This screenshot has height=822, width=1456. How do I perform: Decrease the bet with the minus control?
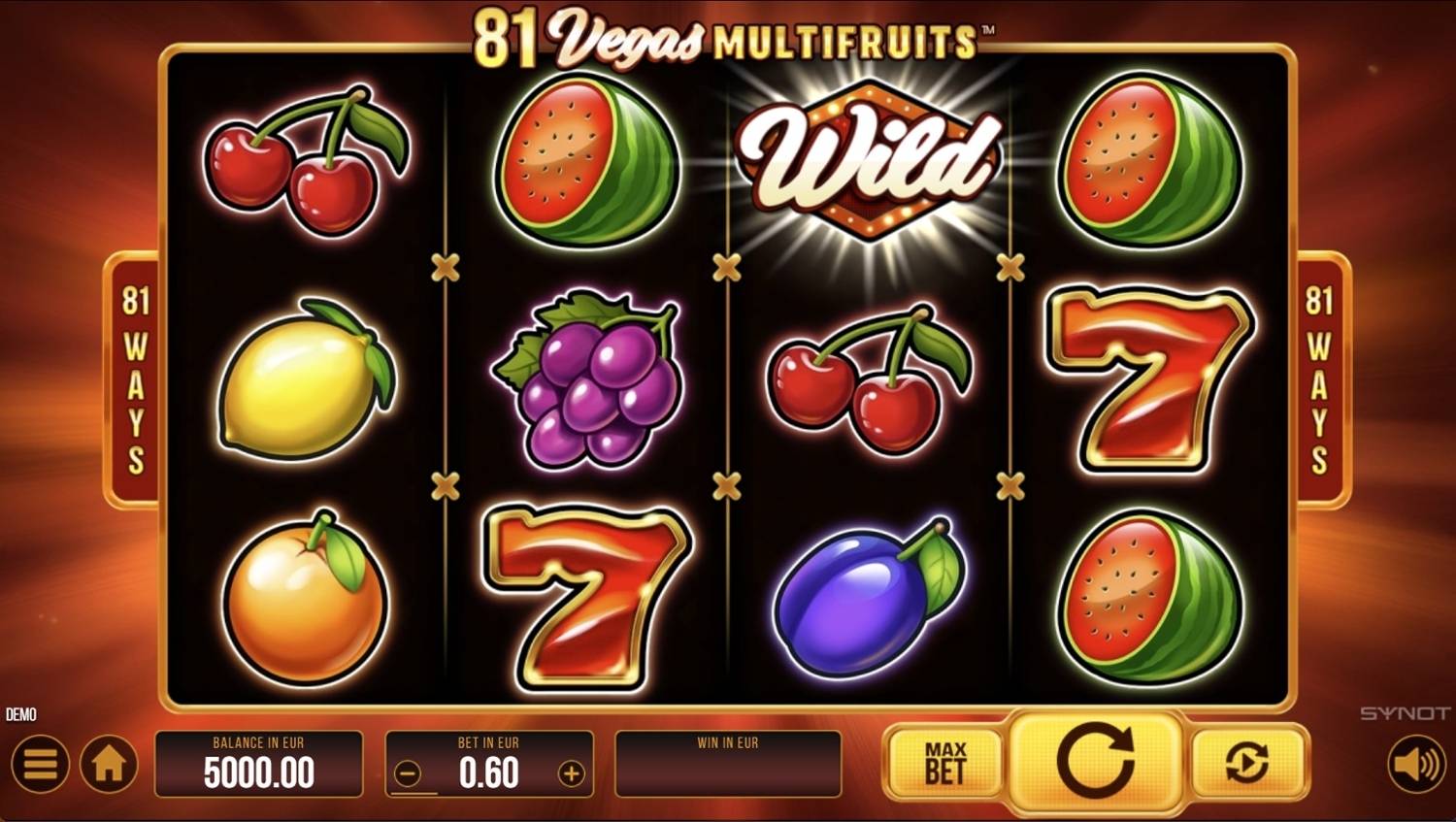tap(409, 773)
